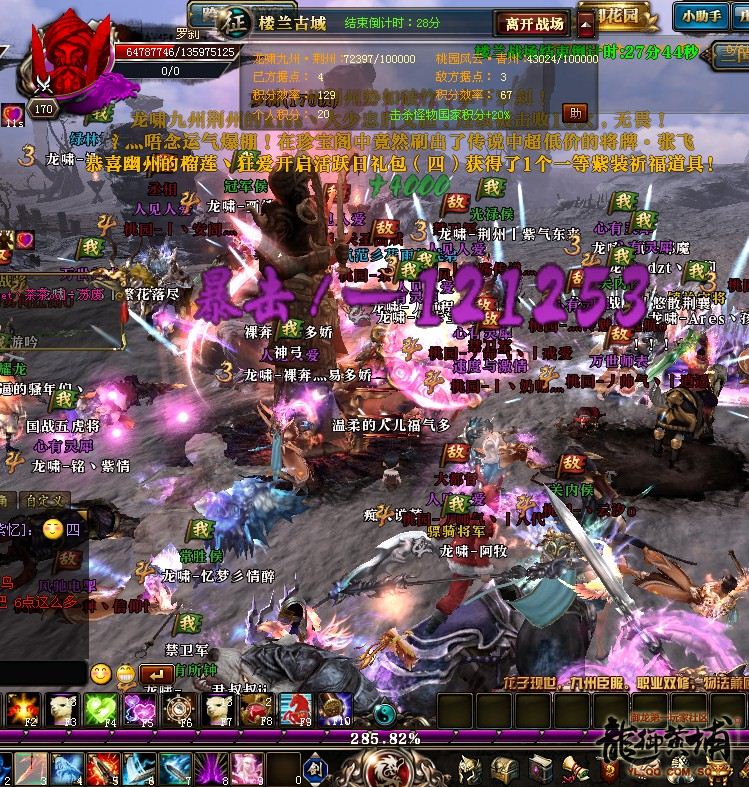The image size is (749, 787).
Task: Open the book icon in the bottom menu
Action: point(541,769)
